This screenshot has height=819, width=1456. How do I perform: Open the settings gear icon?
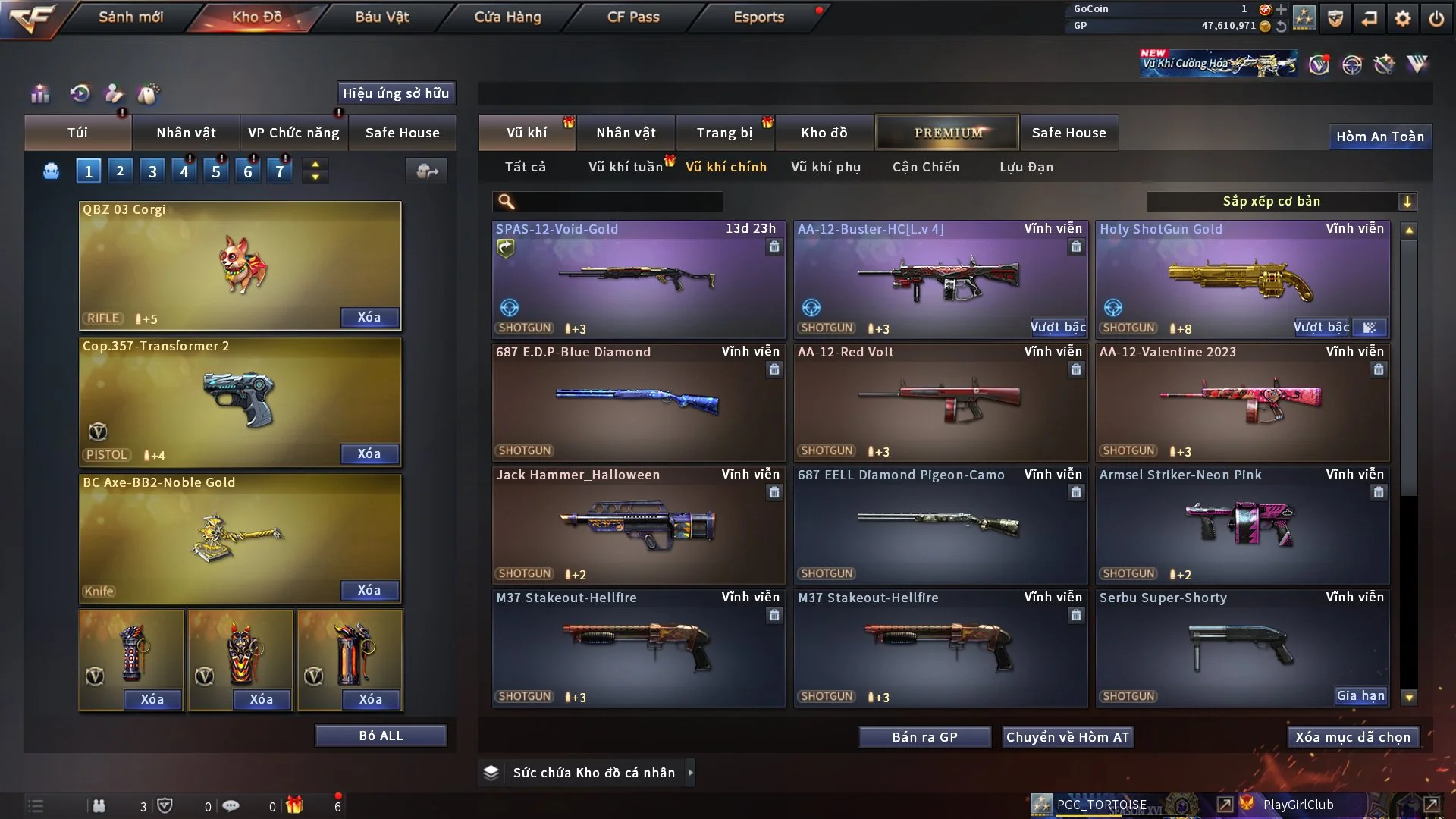[1403, 18]
